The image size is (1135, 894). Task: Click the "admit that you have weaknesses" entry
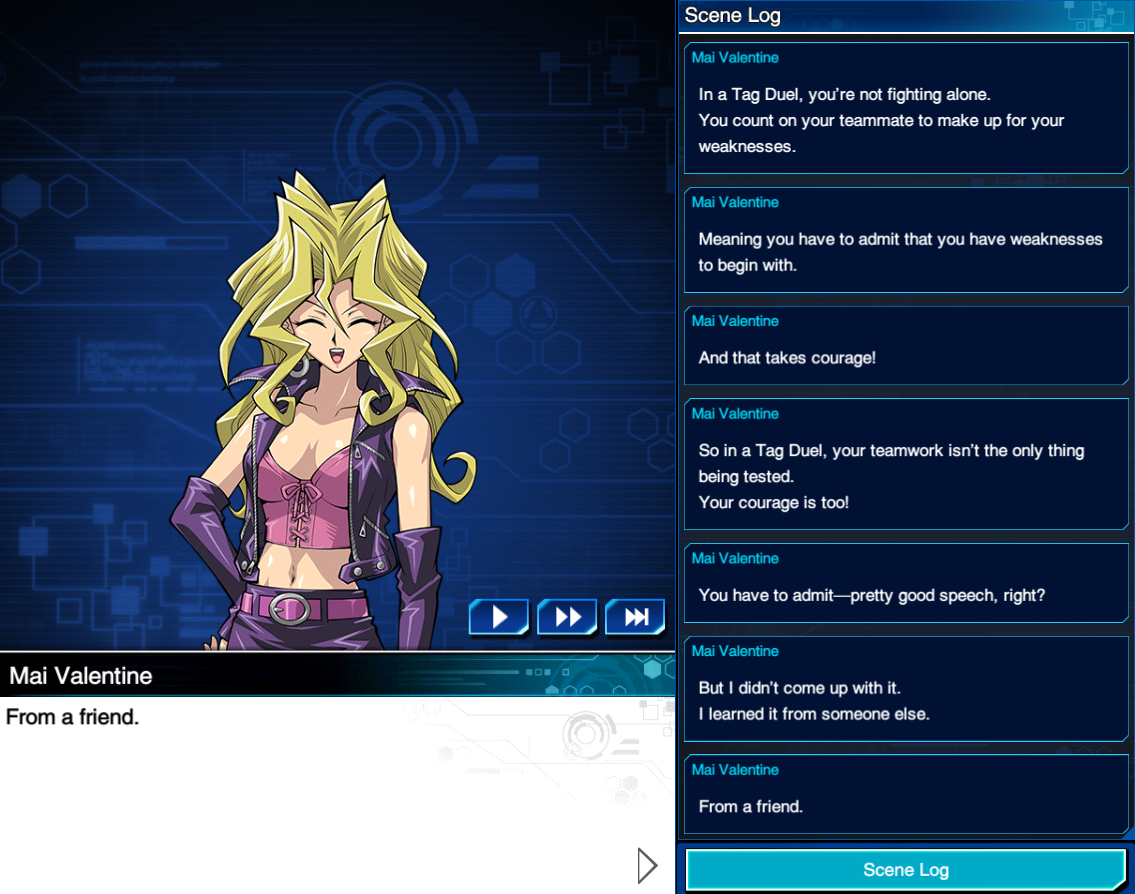click(x=905, y=240)
